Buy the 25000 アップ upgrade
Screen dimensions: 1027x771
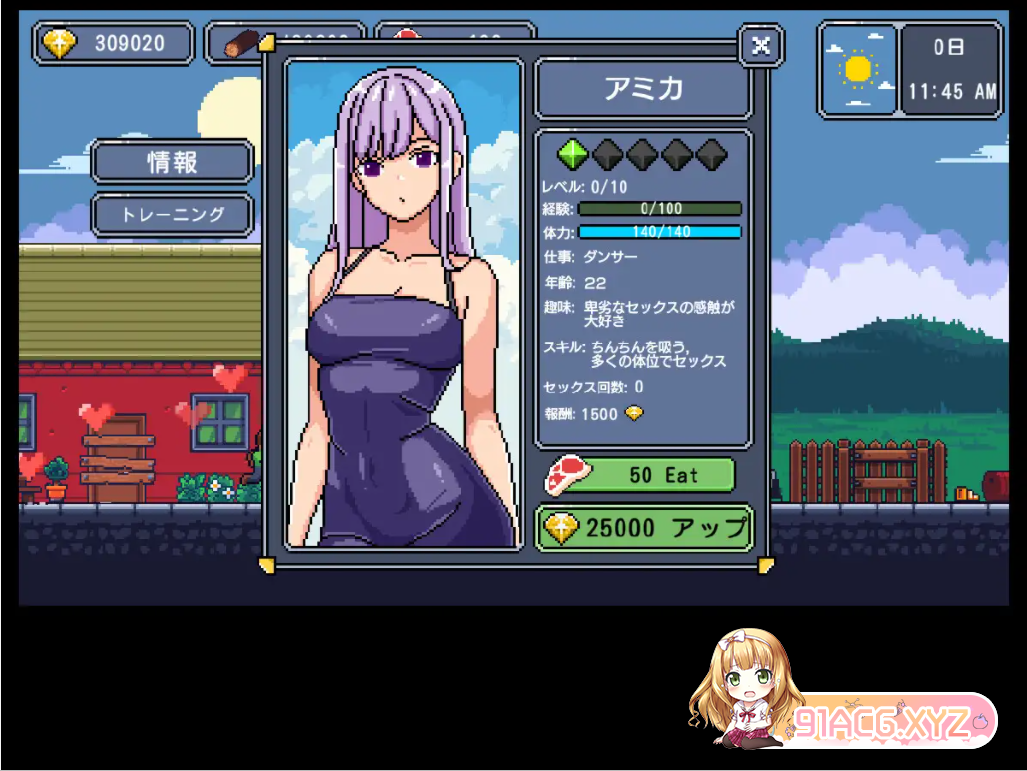point(645,528)
